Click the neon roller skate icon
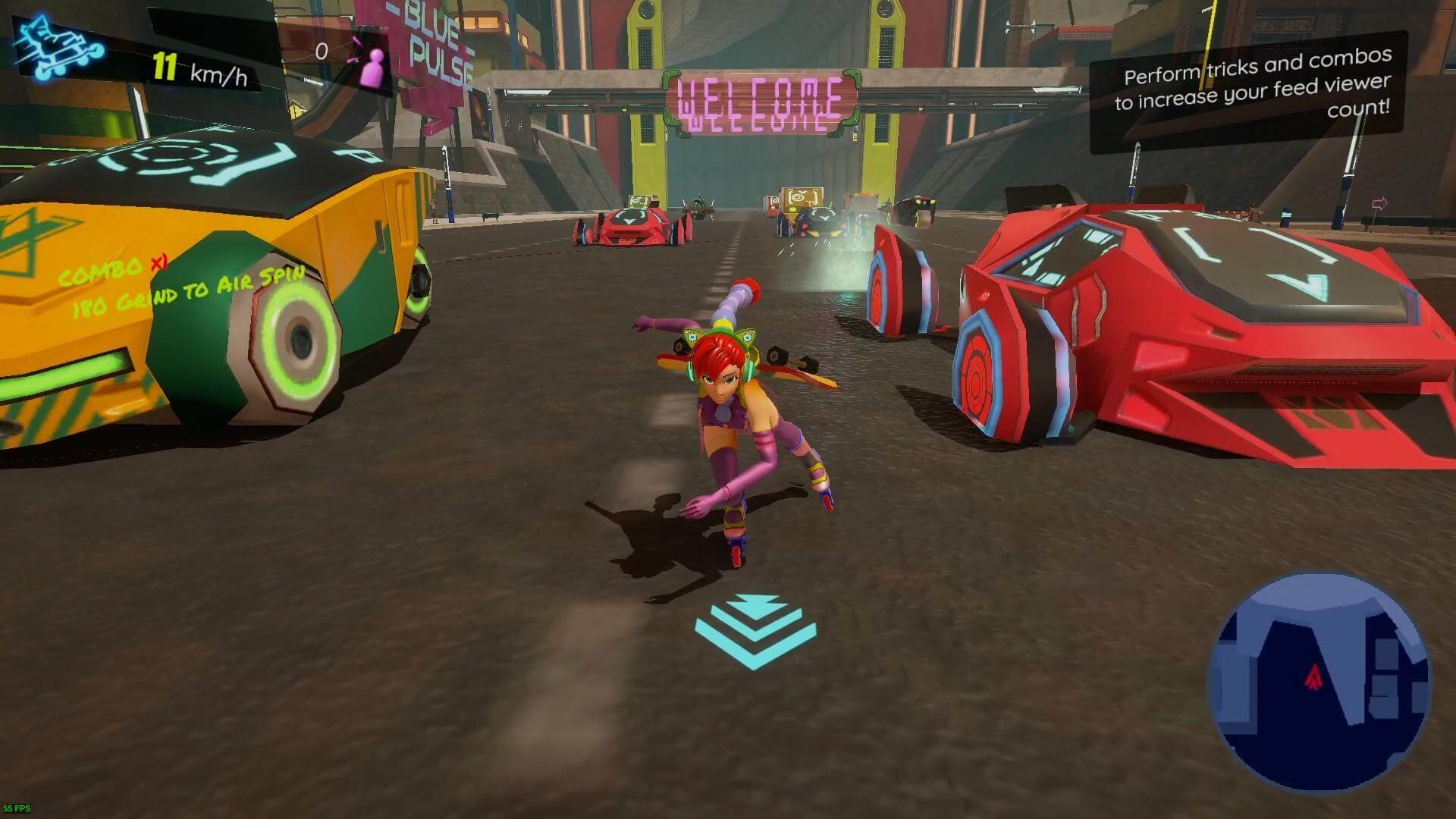Image resolution: width=1456 pixels, height=819 pixels. [58, 49]
